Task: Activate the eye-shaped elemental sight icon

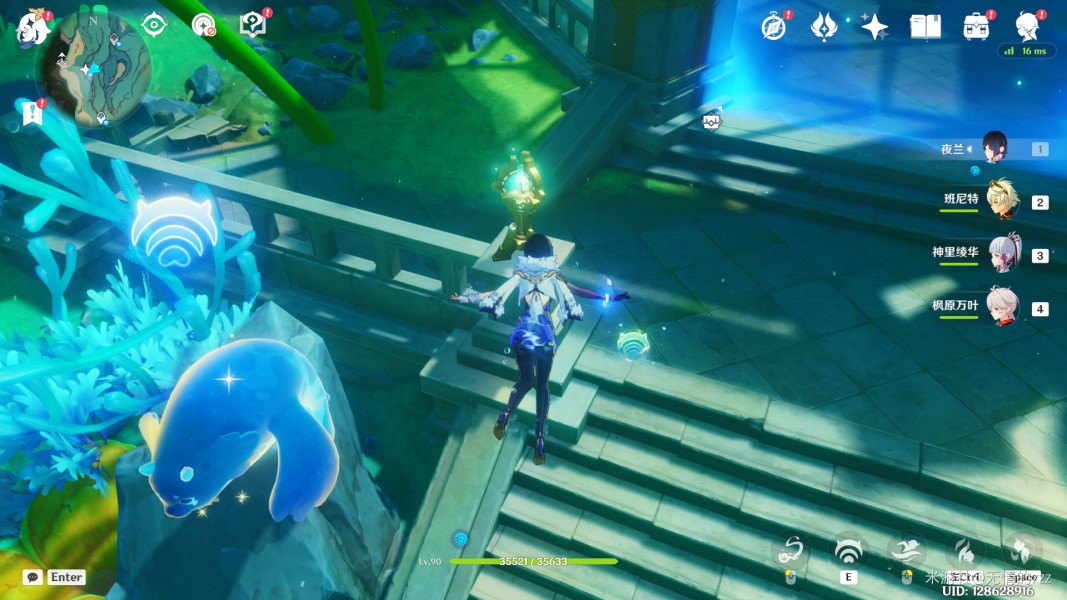Action: click(153, 25)
